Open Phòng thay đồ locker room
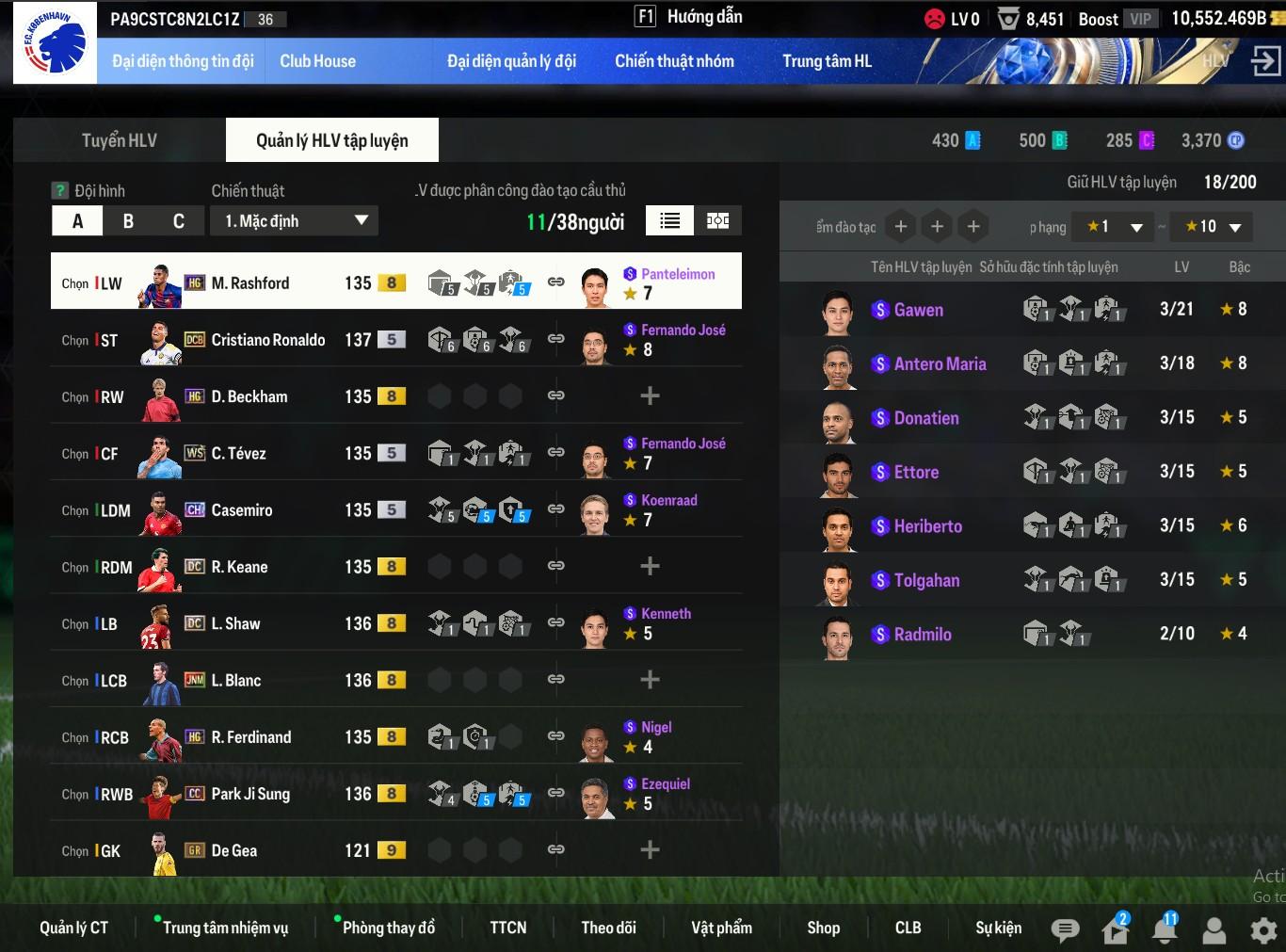This screenshot has height=952, width=1286. (x=388, y=928)
